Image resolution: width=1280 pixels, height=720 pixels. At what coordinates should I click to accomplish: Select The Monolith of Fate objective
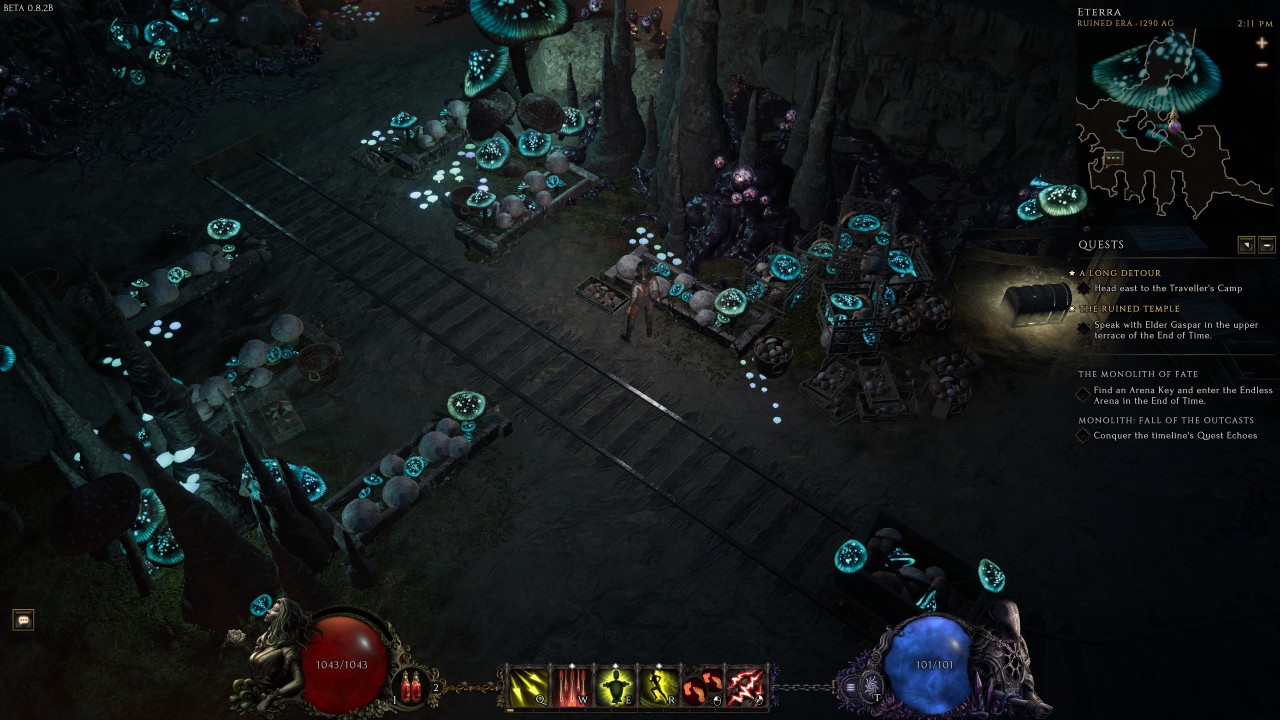(1138, 374)
